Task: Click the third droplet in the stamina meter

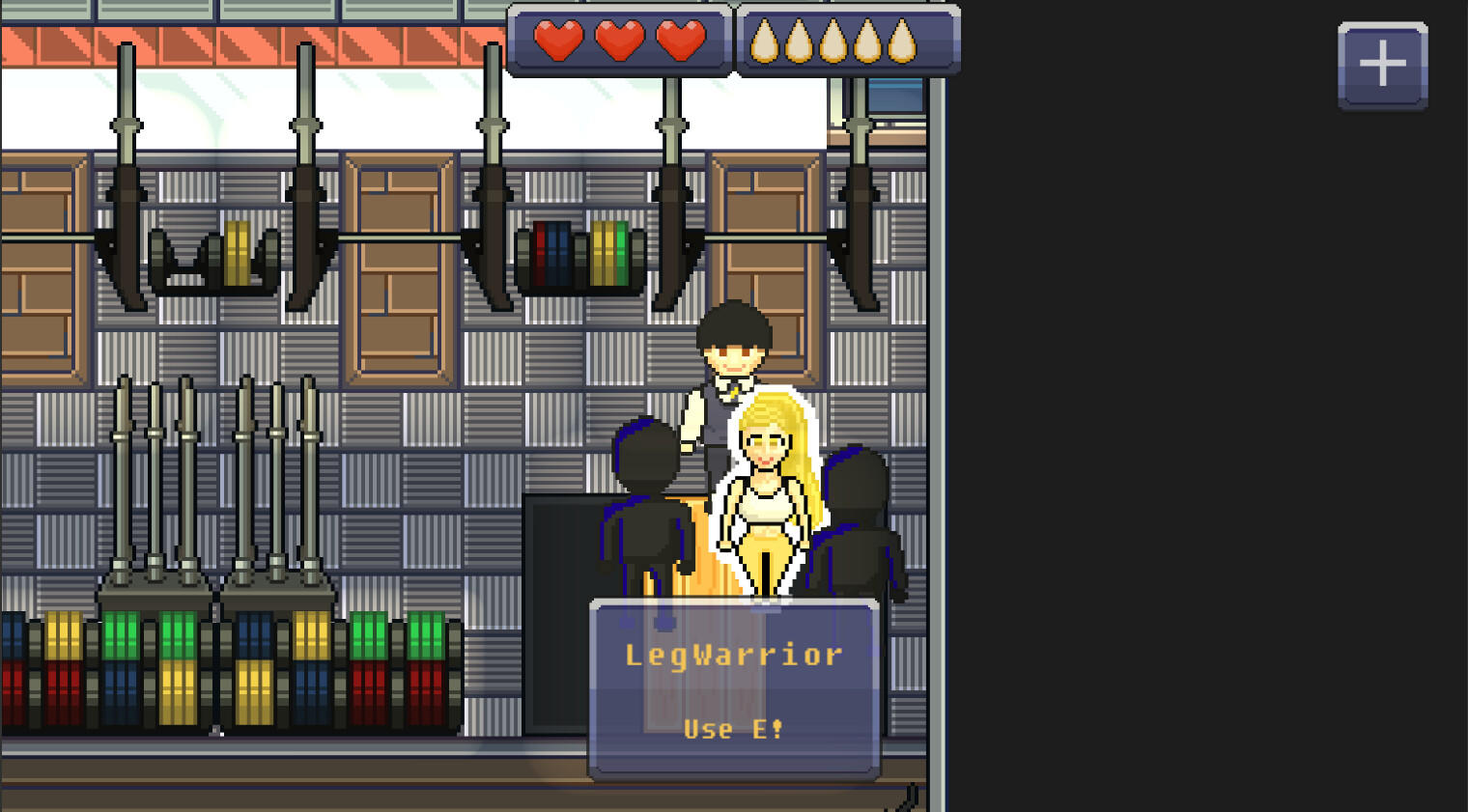Action: 834,41
